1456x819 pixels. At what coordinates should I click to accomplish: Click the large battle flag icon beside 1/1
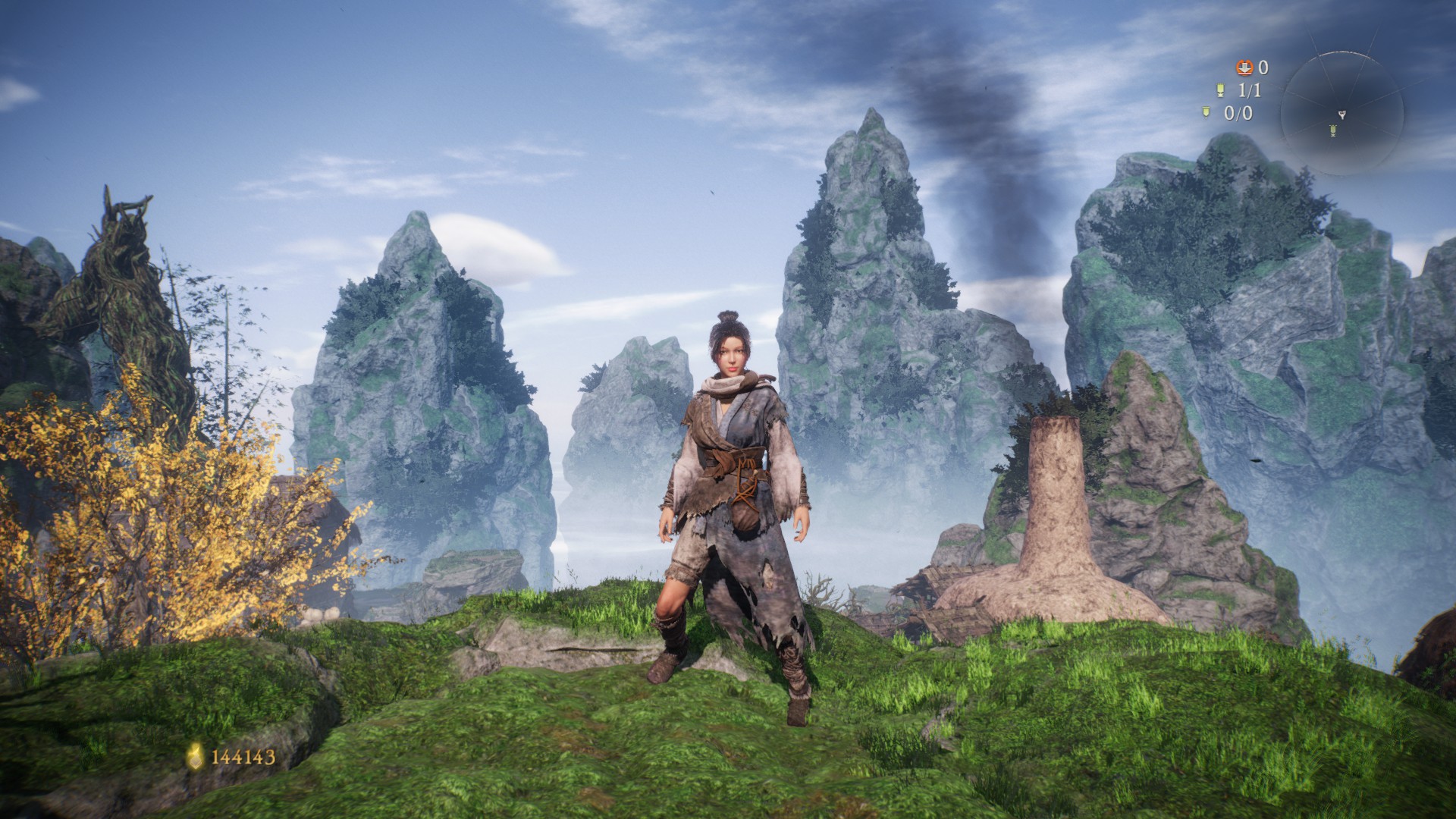pyautogui.click(x=1220, y=91)
